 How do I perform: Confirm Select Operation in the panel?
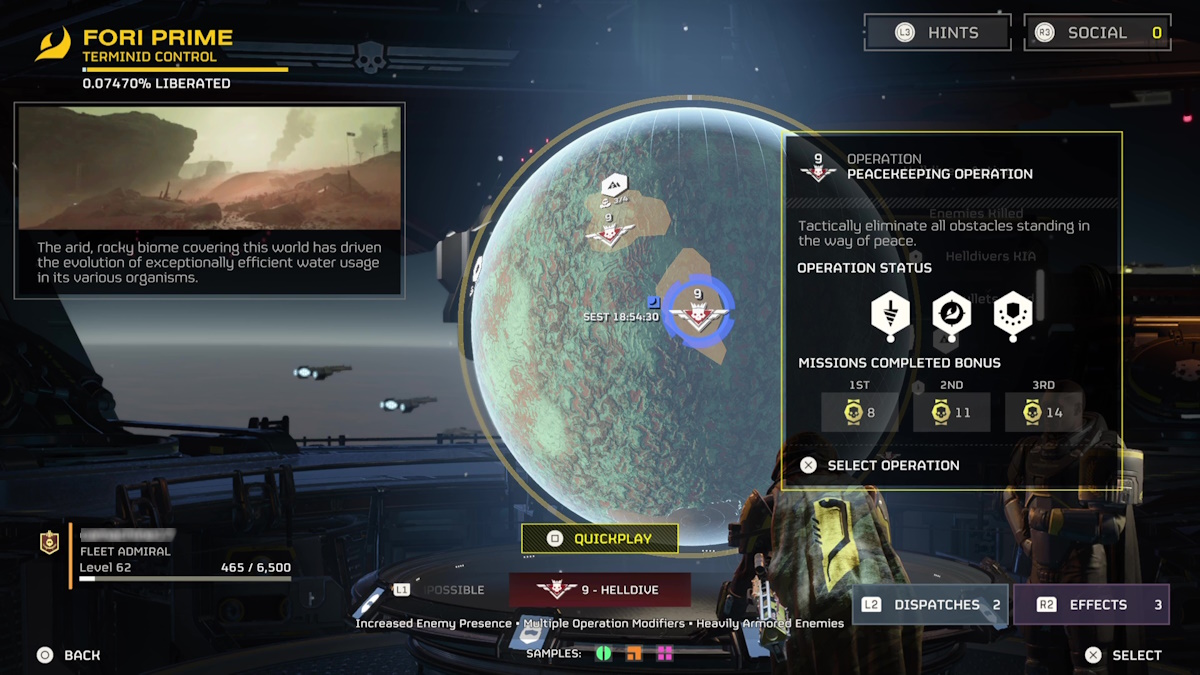[x=880, y=466]
